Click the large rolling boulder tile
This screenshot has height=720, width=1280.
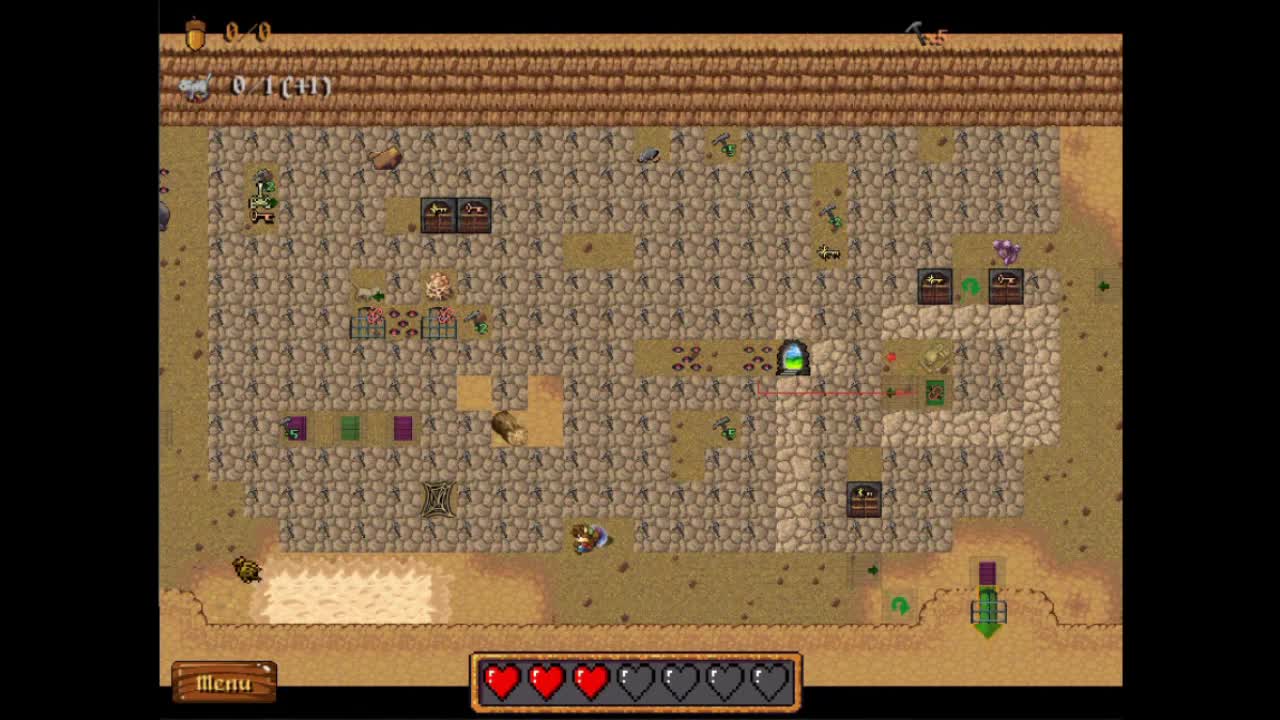coord(512,428)
